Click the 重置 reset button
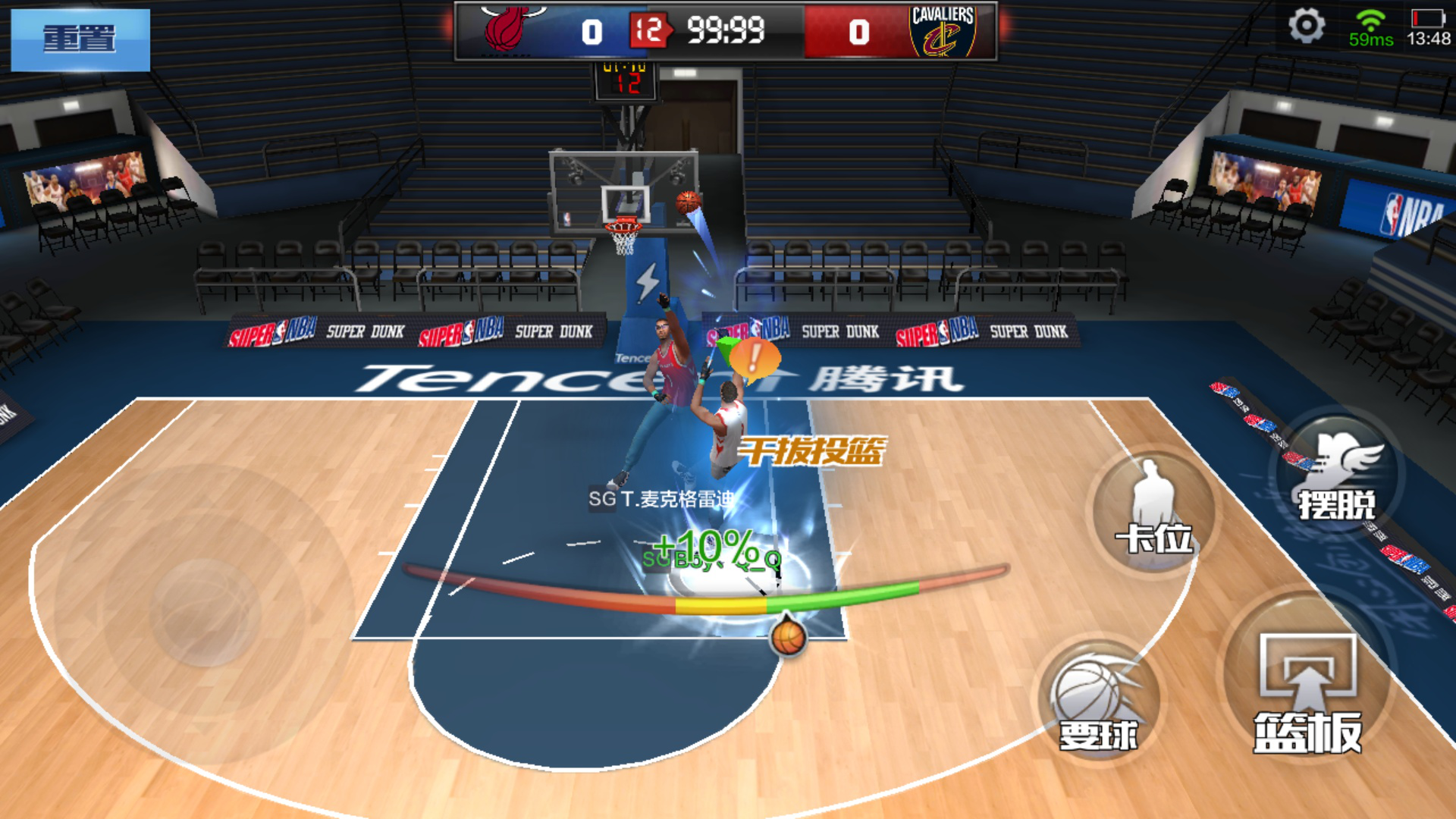 coord(80,39)
